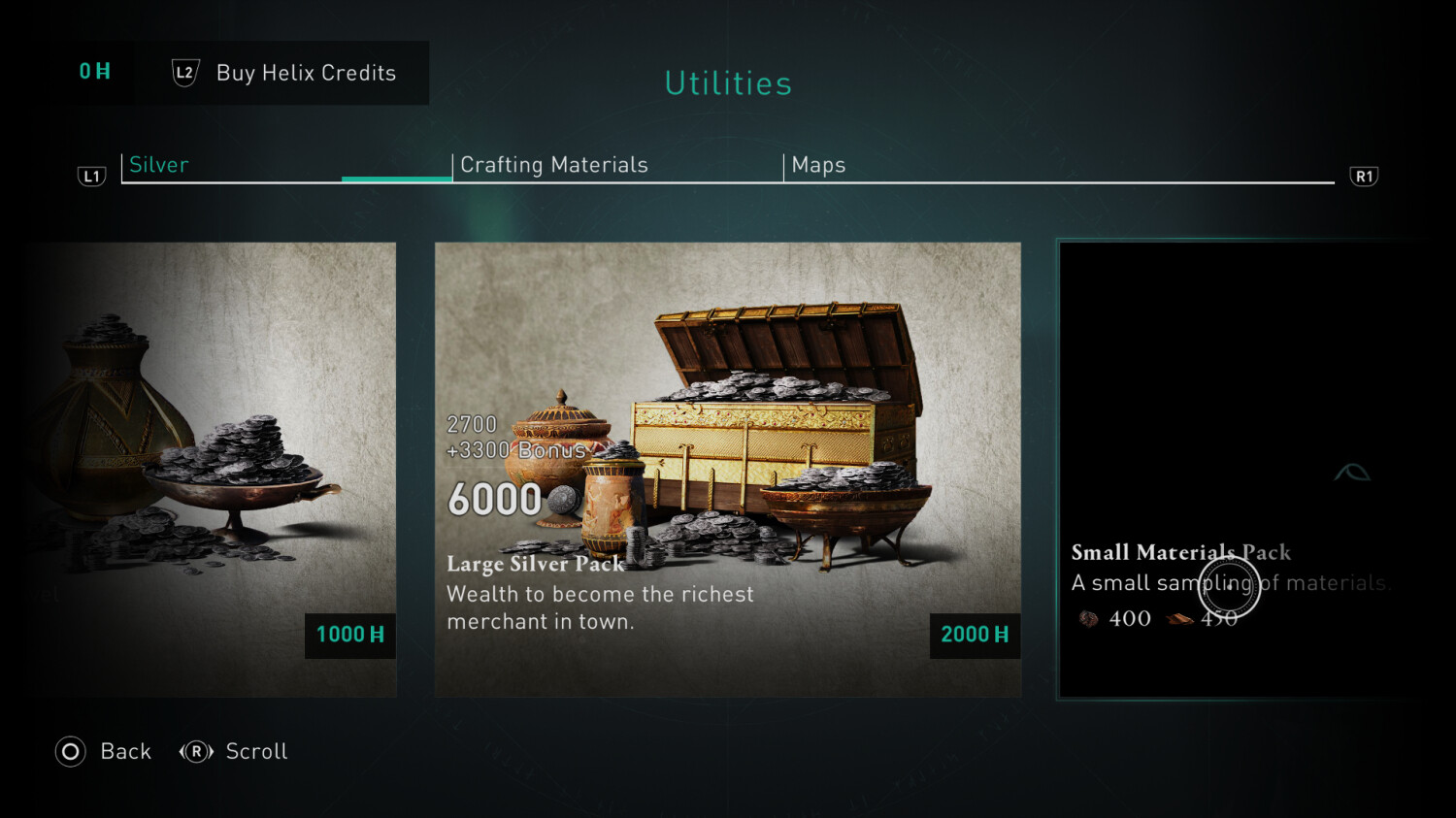Select the Large Silver Pack card
Image resolution: width=1456 pixels, height=818 pixels.
point(727,469)
